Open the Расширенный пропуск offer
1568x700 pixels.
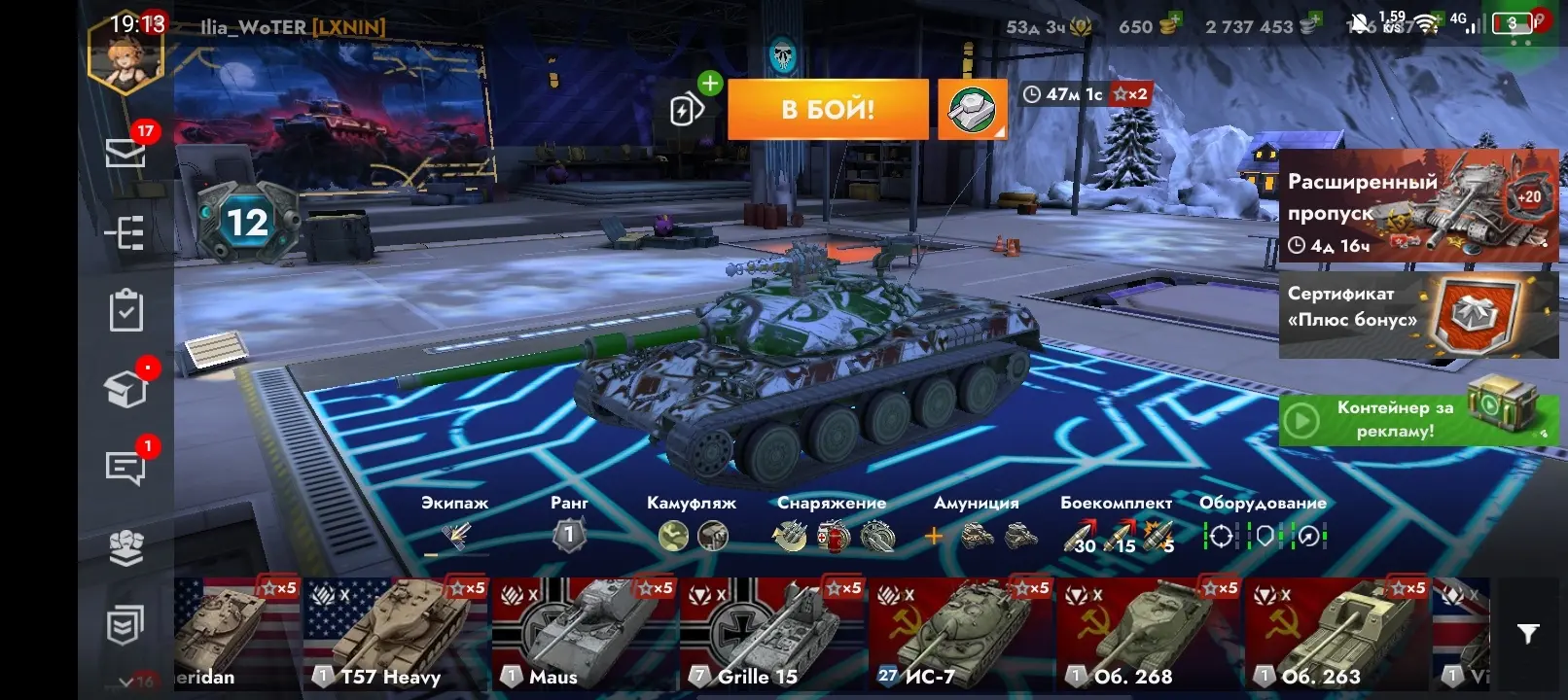pyautogui.click(x=1418, y=206)
